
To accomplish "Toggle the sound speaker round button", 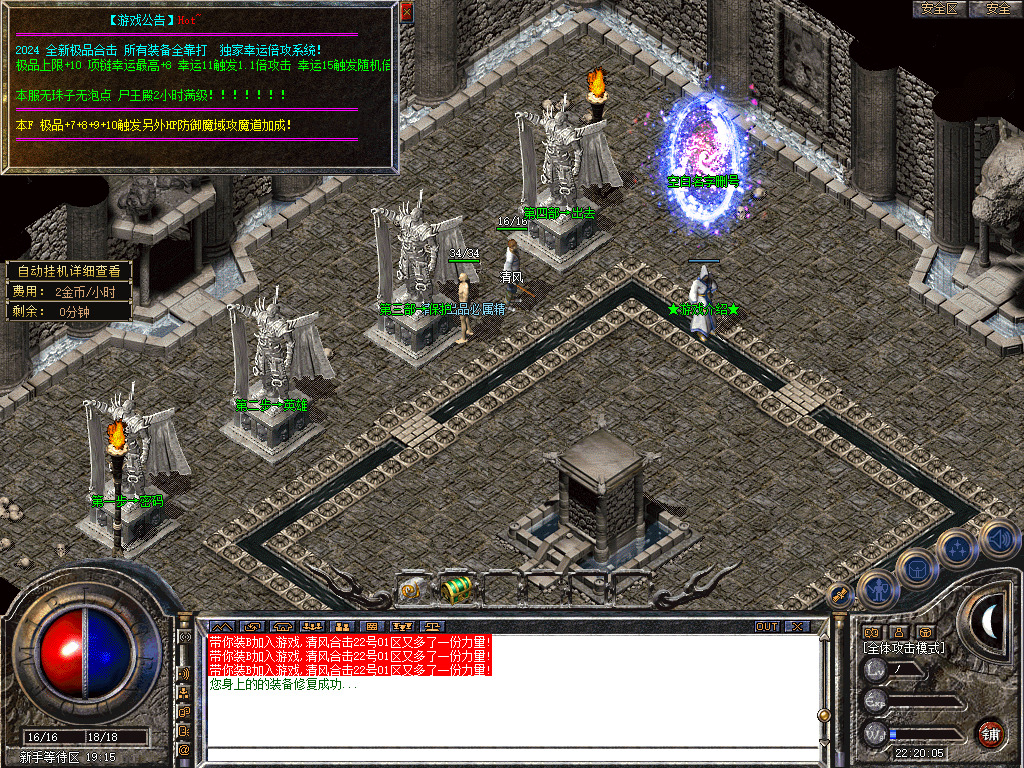I will (995, 538).
